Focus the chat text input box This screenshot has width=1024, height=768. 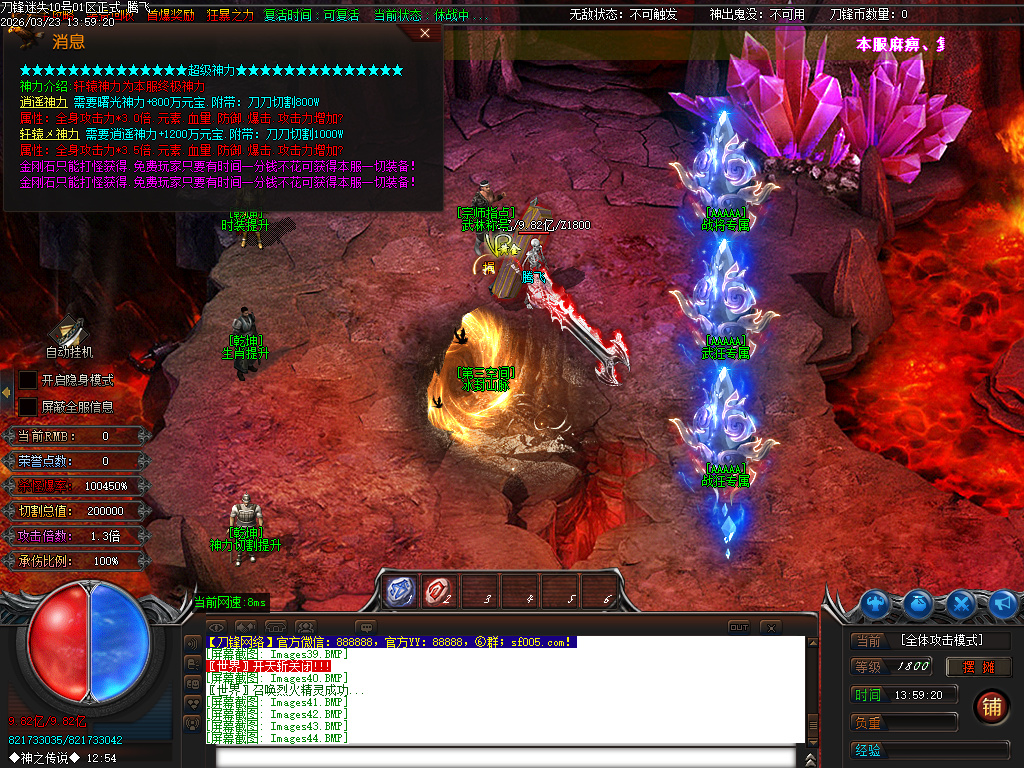tap(505, 756)
